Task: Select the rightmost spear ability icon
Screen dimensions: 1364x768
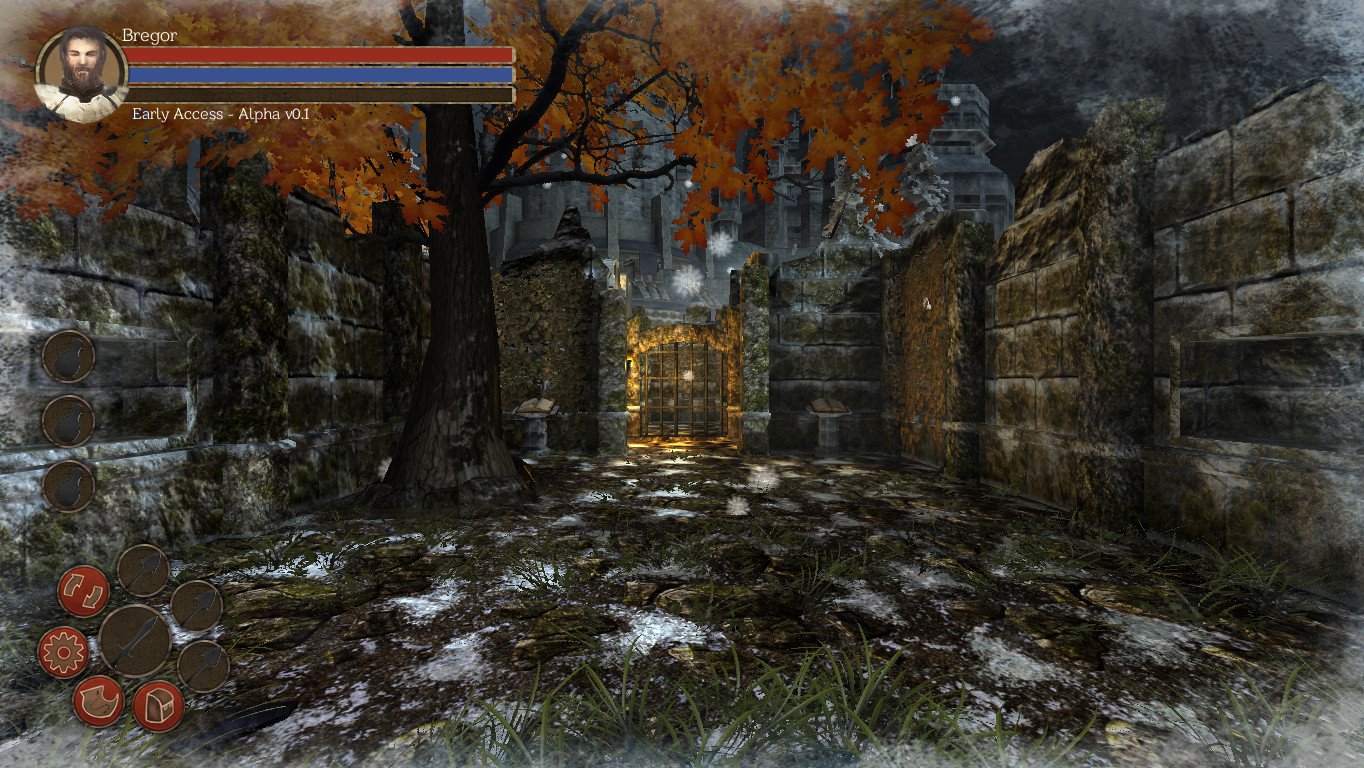Action: pyautogui.click(x=200, y=608)
